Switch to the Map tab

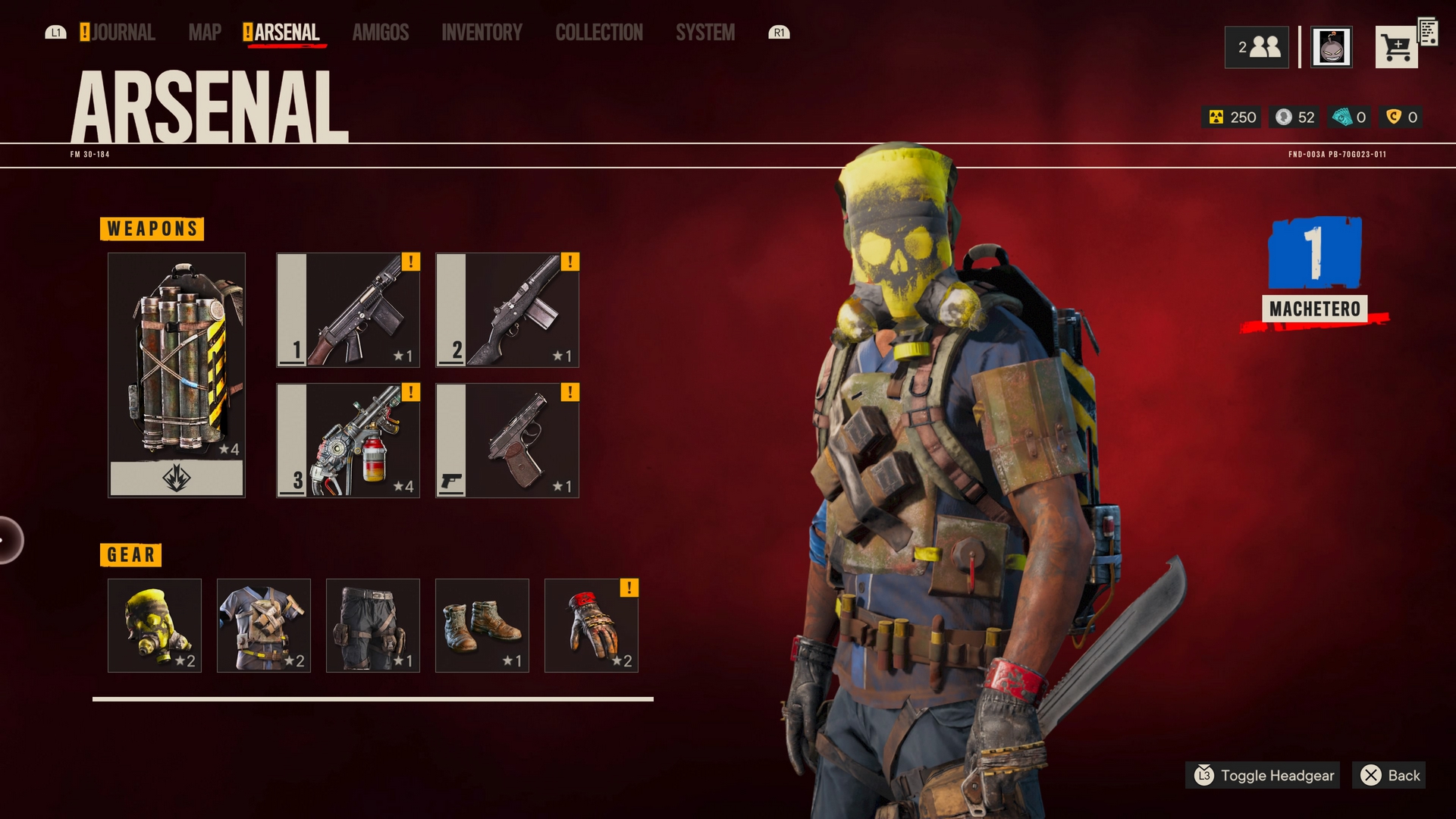click(205, 33)
